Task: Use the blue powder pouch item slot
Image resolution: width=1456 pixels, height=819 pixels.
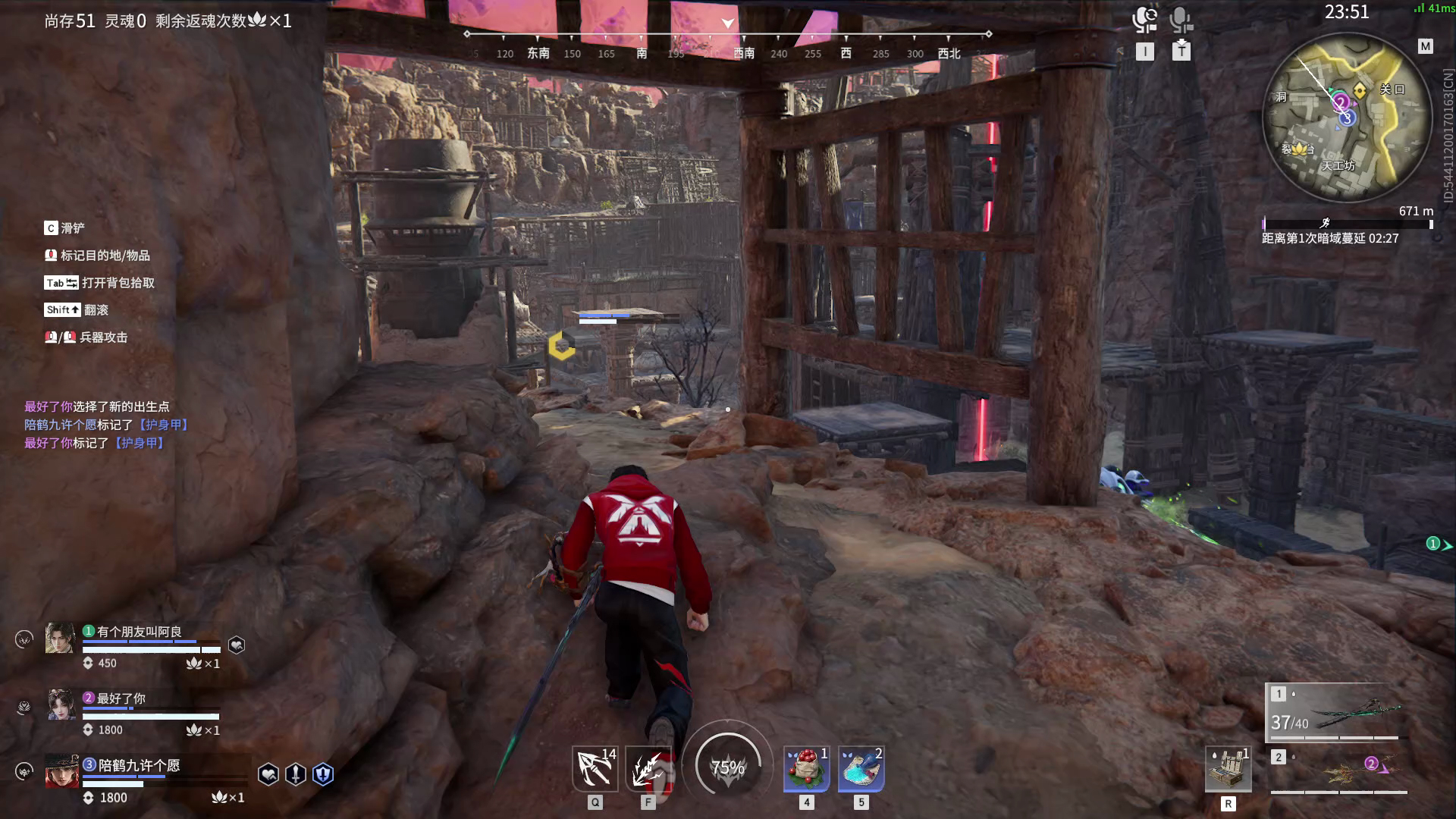Action: pyautogui.click(x=861, y=768)
